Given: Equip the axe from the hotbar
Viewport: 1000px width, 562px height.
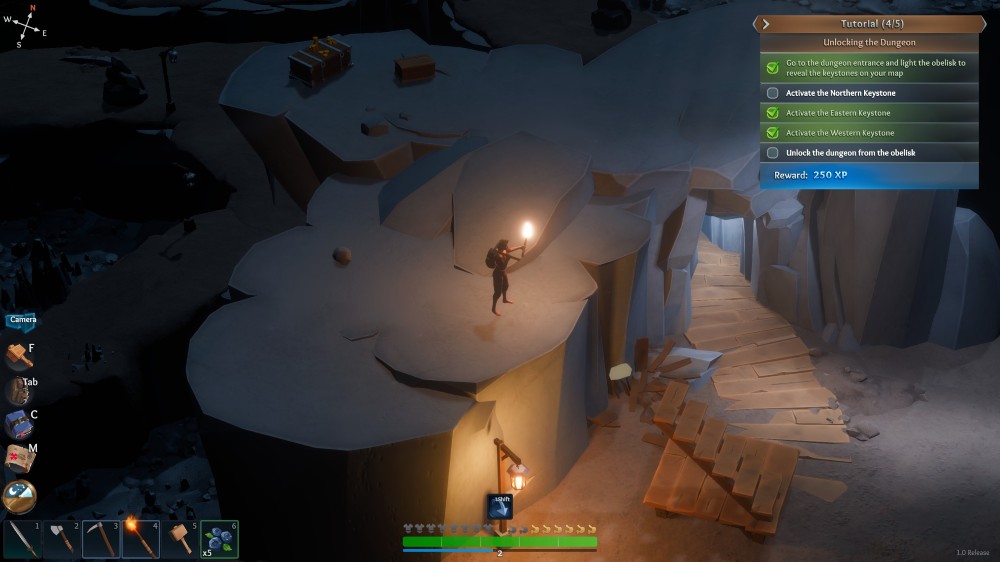Looking at the screenshot, I should tap(63, 540).
